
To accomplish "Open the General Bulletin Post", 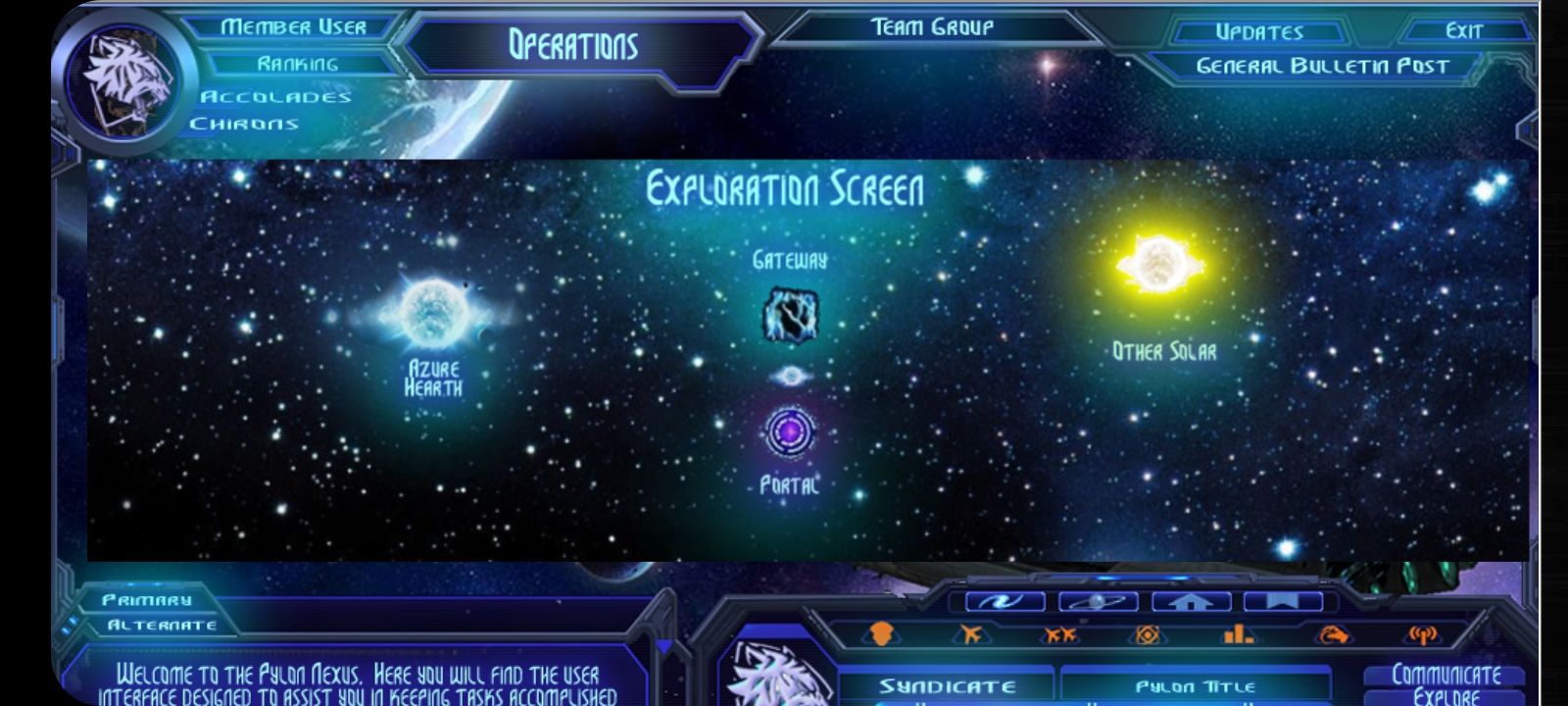I will (1322, 67).
